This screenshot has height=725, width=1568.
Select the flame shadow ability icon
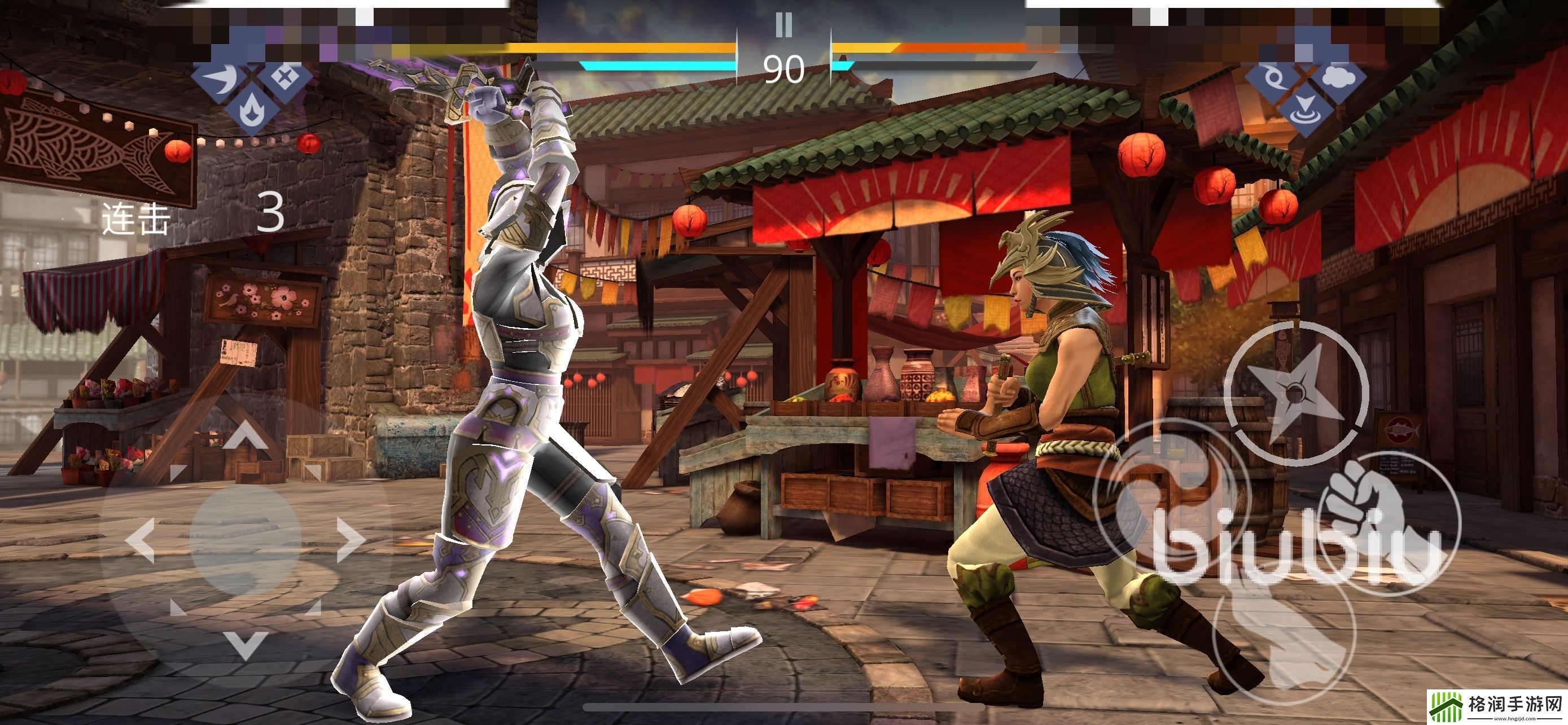tap(250, 110)
